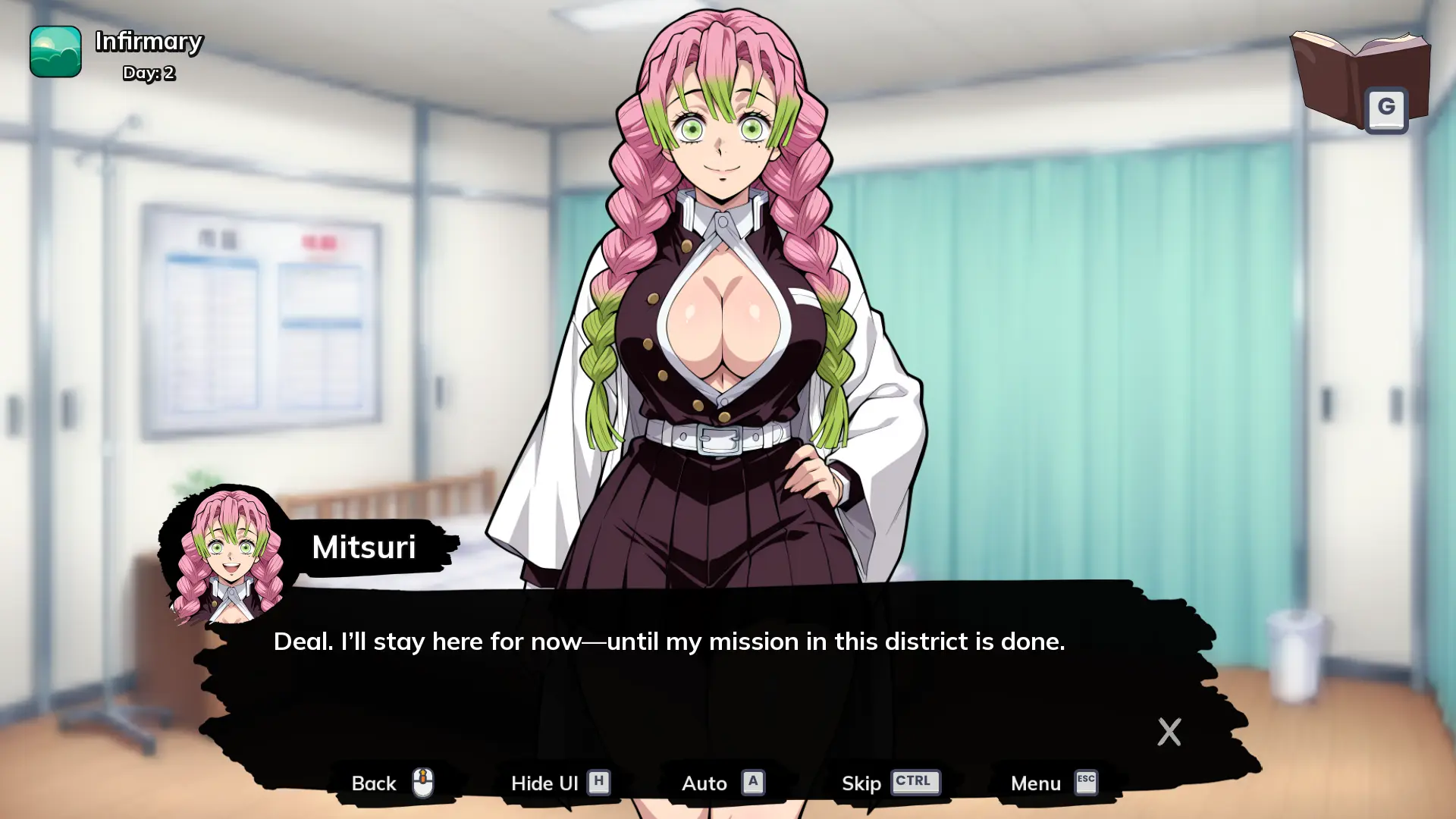Image resolution: width=1456 pixels, height=819 pixels.
Task: Toggle Auto dialogue advance
Action: point(722,783)
